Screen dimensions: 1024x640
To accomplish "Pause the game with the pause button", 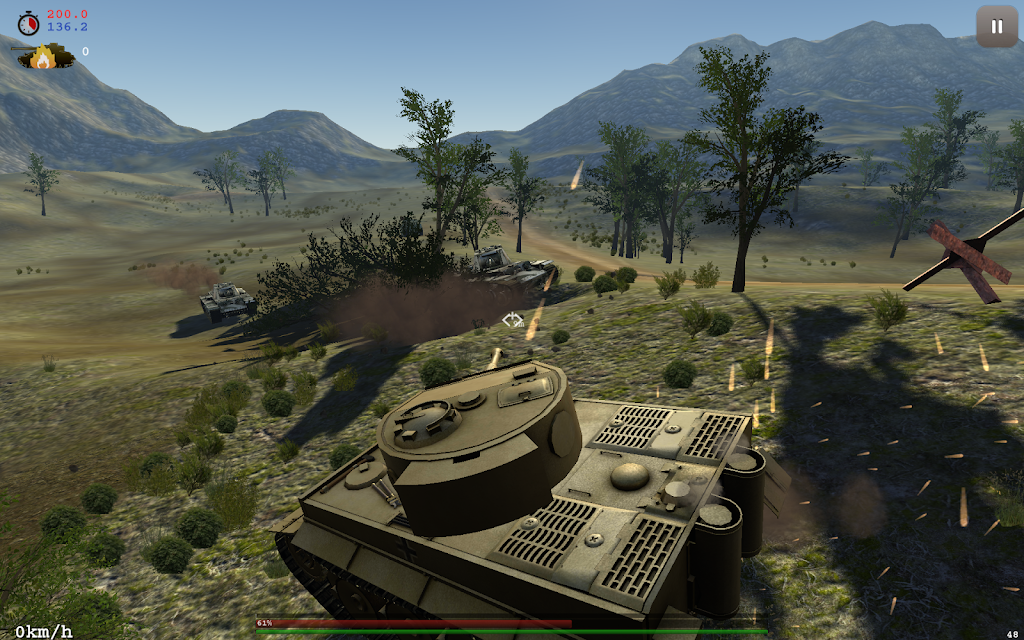I will (996, 27).
